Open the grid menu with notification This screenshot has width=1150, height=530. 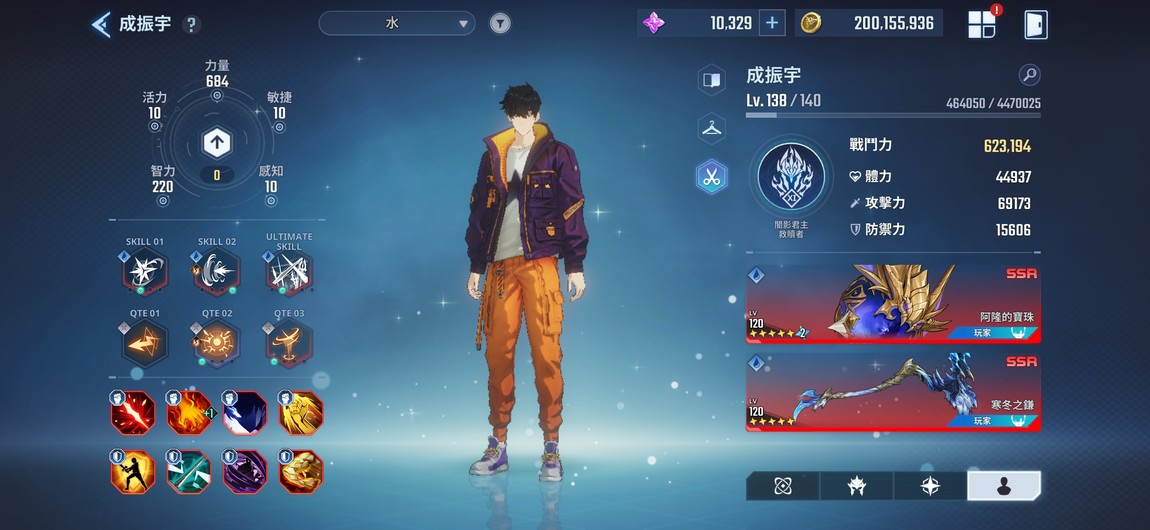click(982, 24)
